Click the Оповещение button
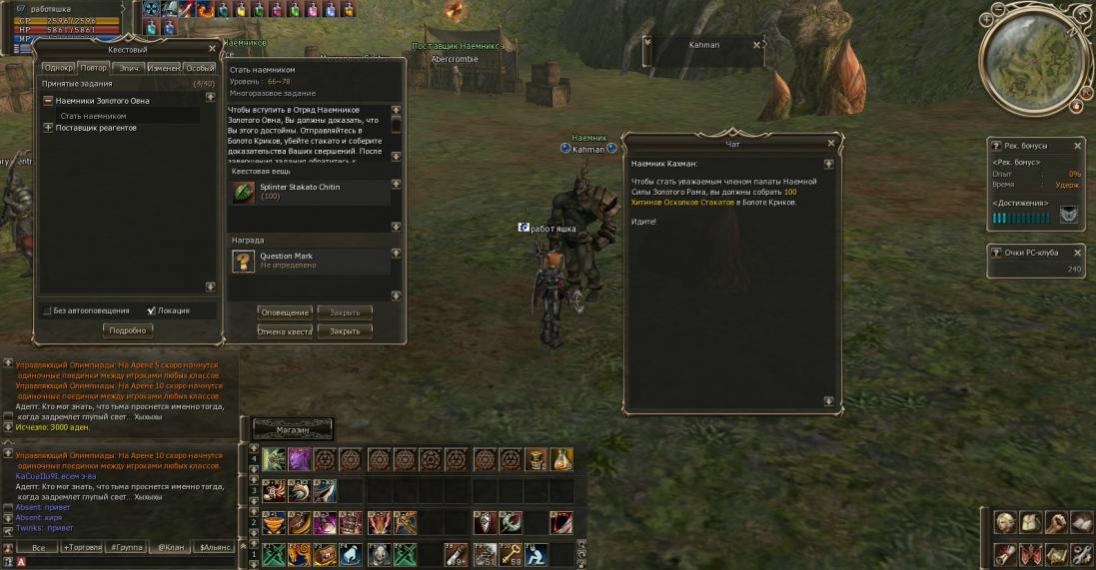 pyautogui.click(x=285, y=313)
